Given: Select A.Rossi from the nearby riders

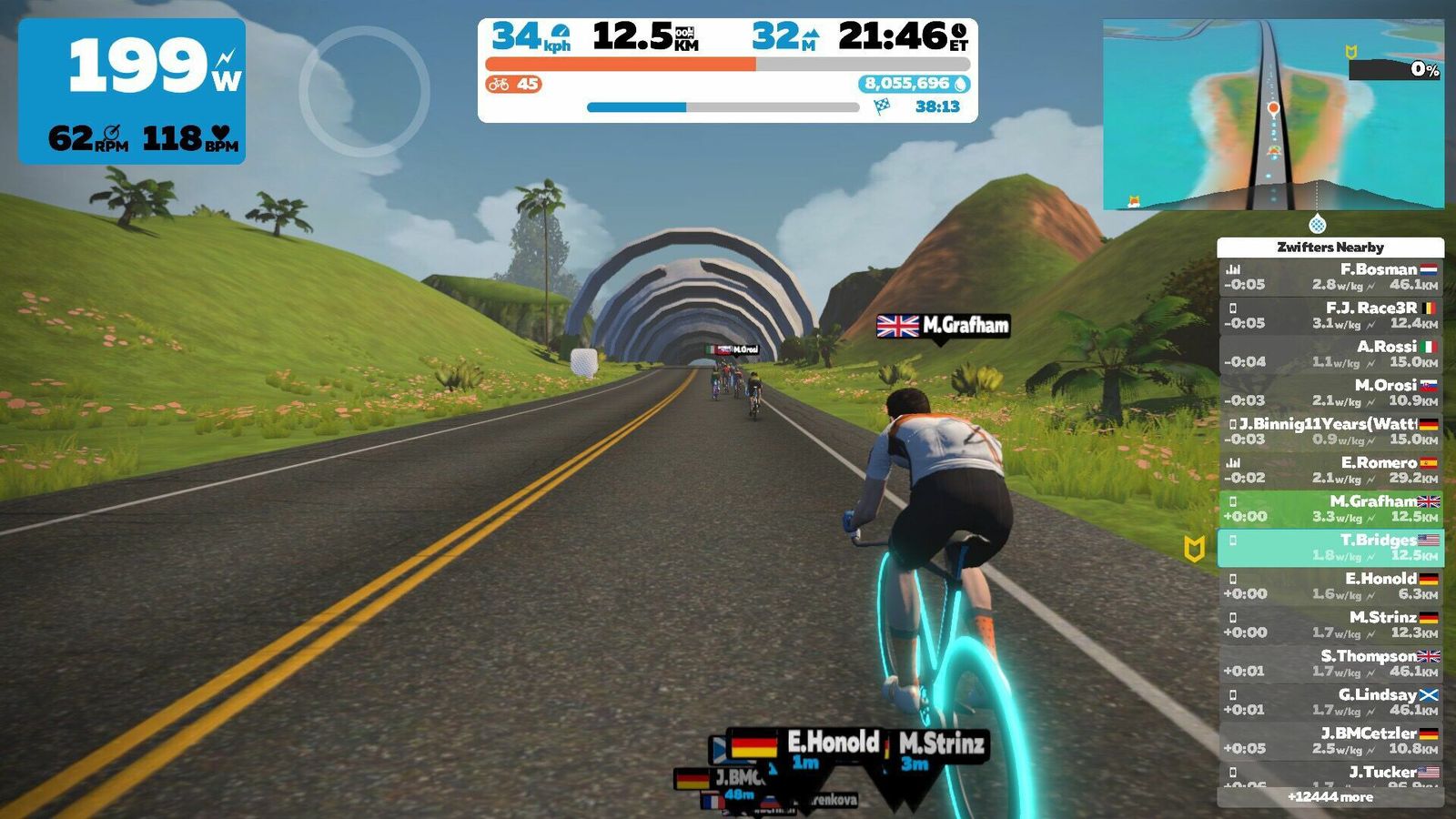Looking at the screenshot, I should click(1330, 354).
